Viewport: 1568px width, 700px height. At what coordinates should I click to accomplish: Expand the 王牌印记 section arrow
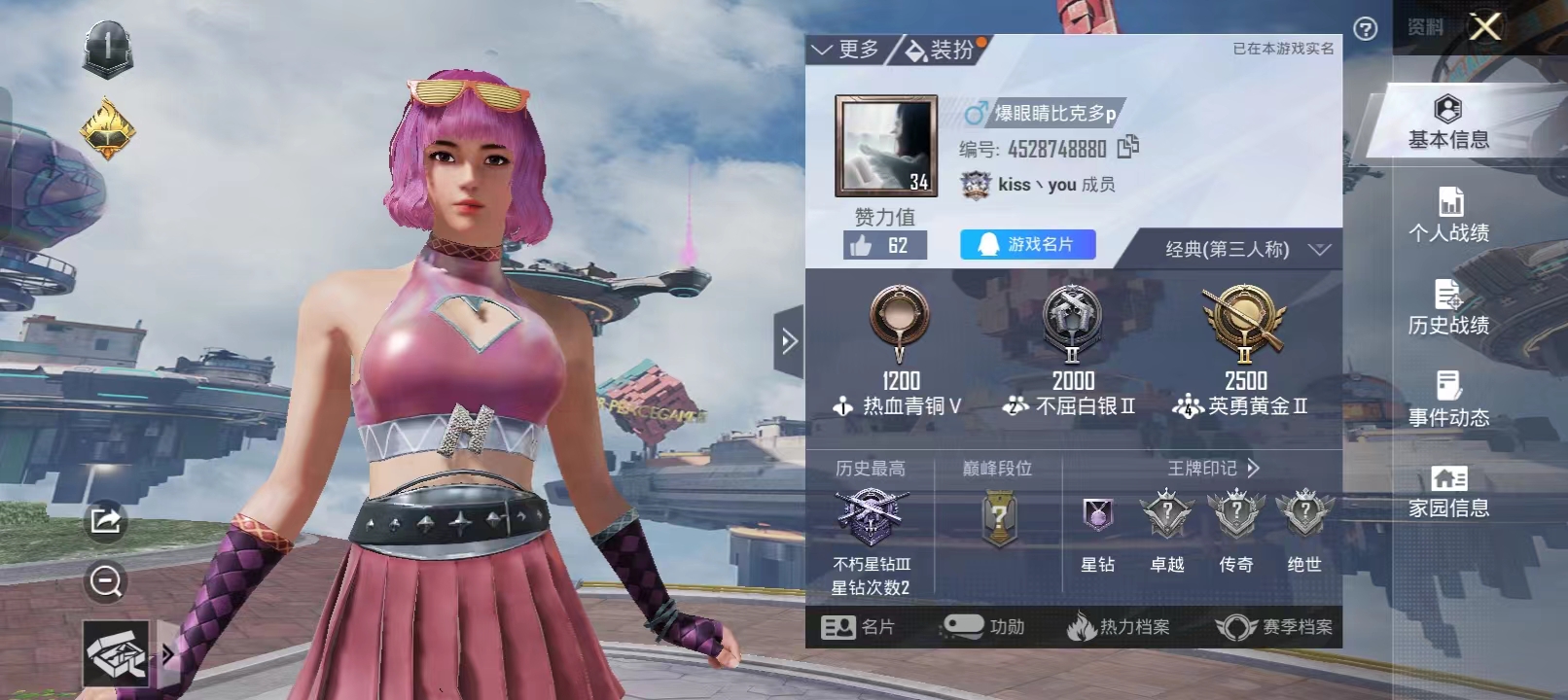pos(1253,468)
